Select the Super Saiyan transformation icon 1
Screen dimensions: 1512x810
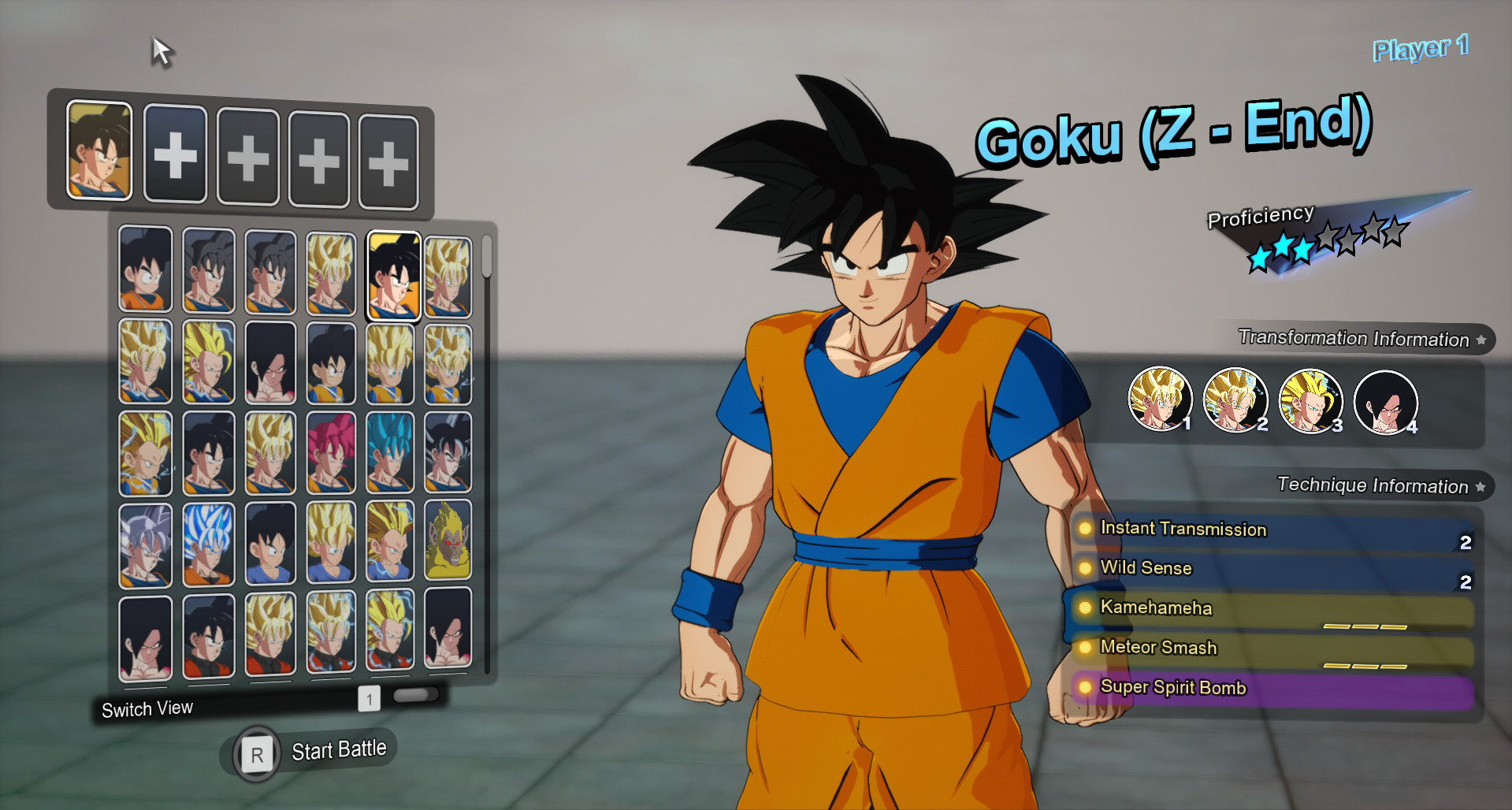tap(1160, 400)
